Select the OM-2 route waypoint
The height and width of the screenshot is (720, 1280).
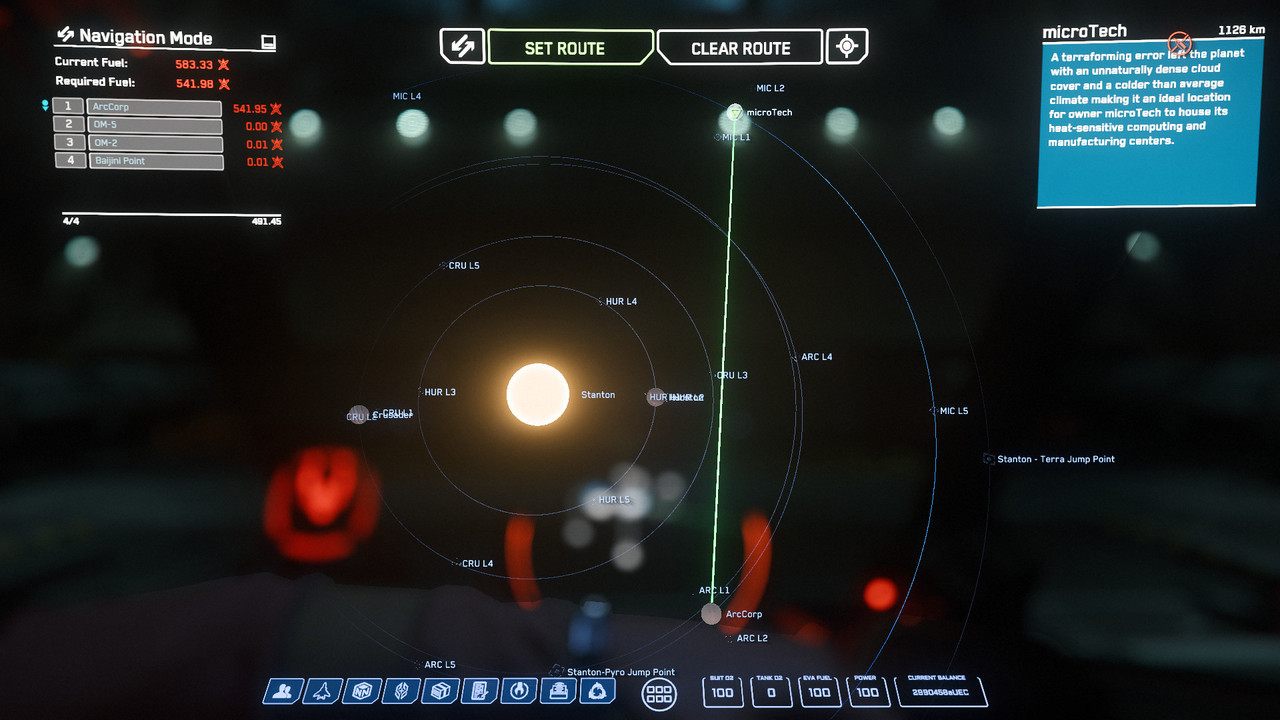click(154, 143)
